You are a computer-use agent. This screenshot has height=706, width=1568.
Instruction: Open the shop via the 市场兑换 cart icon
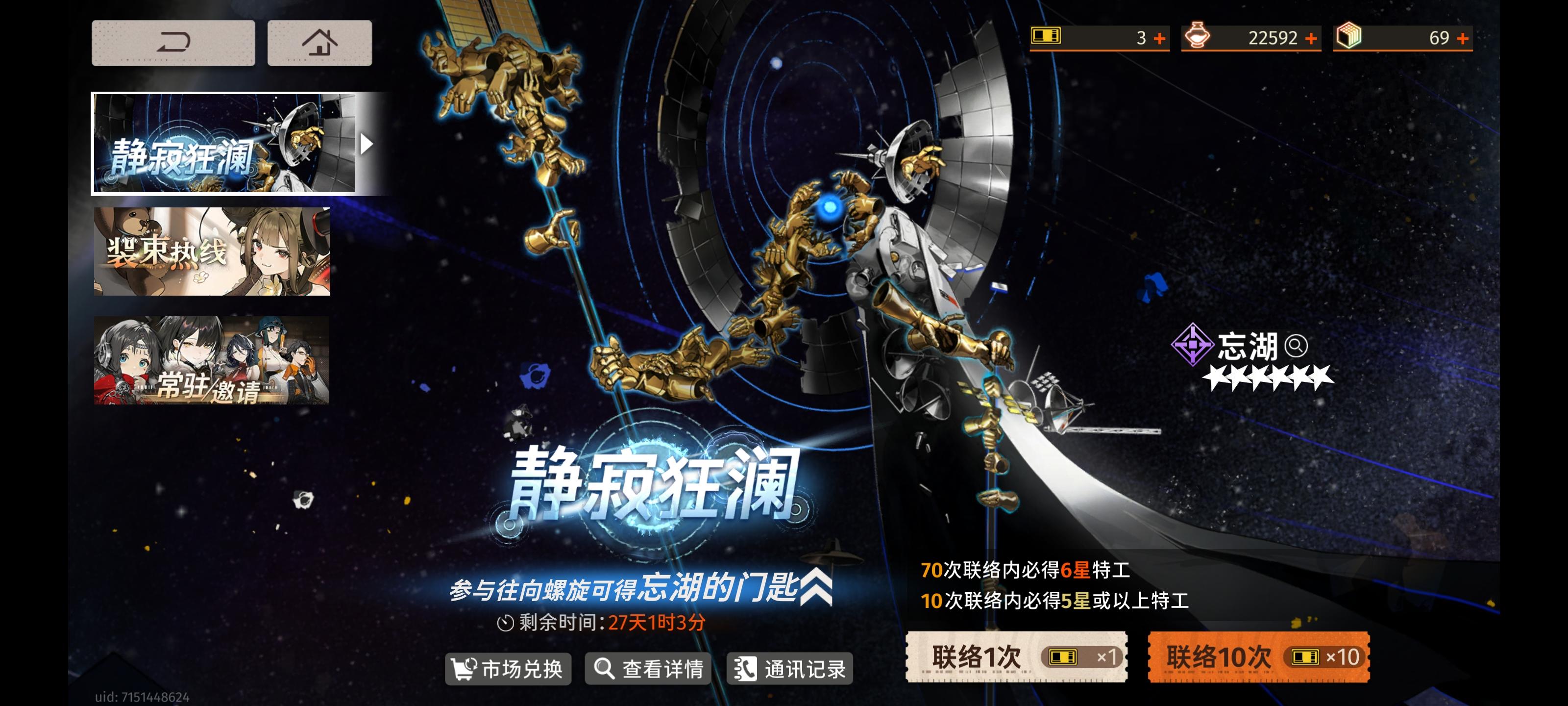pos(464,668)
